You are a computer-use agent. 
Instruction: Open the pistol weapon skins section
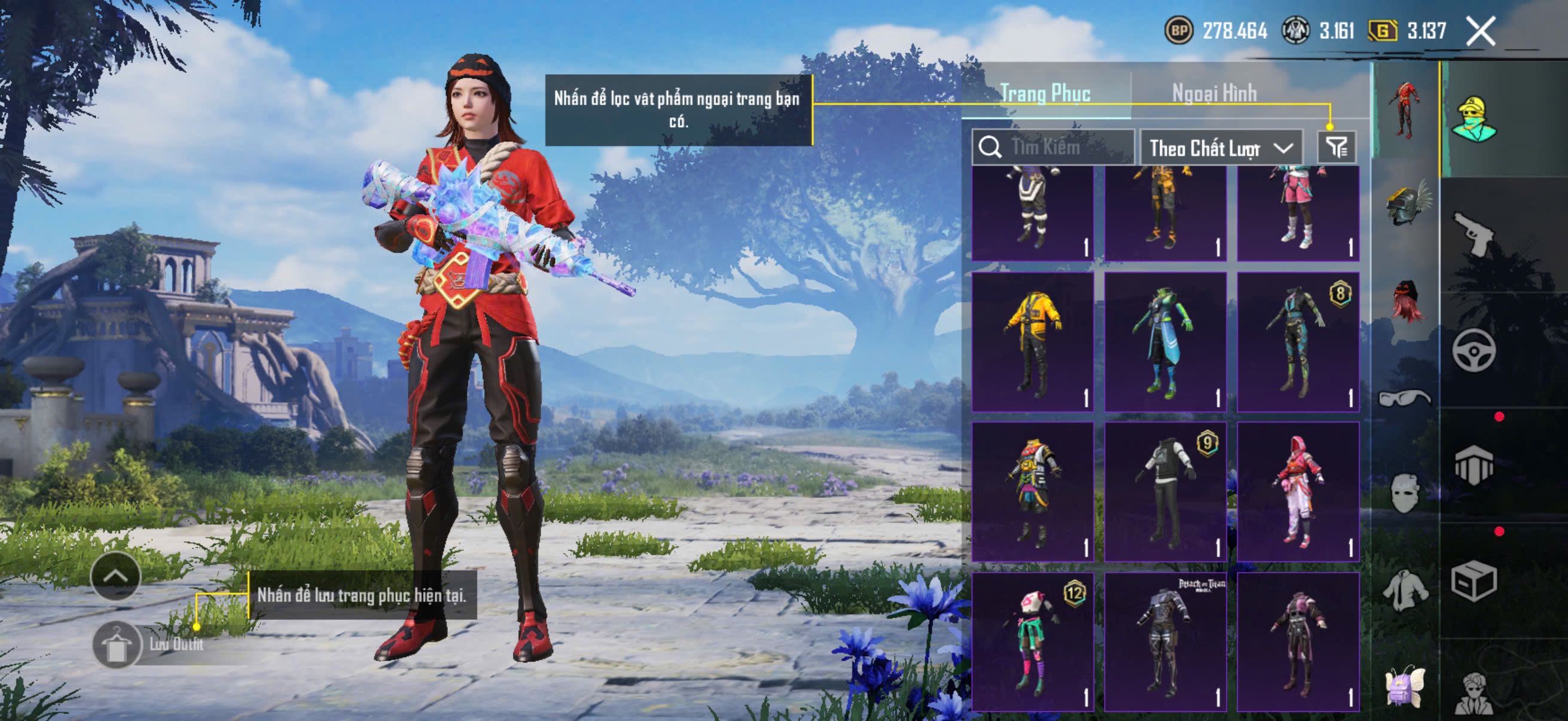(1474, 234)
